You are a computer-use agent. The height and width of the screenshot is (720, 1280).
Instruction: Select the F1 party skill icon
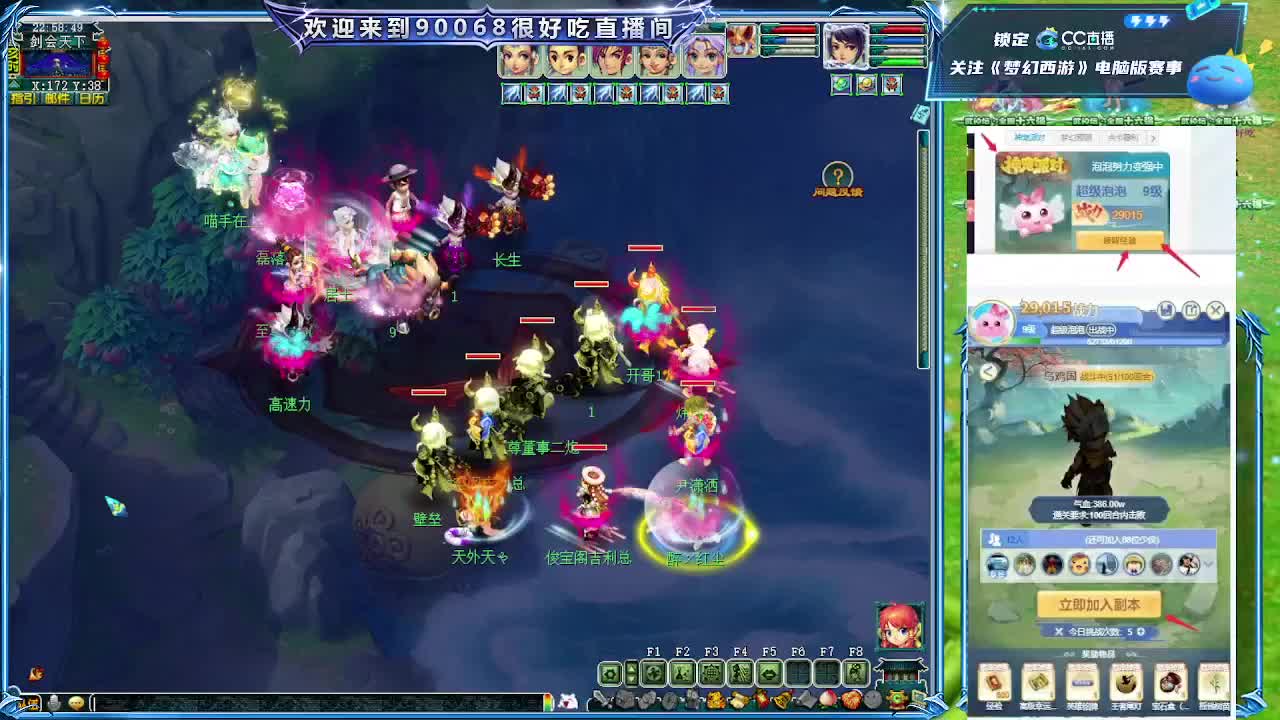(653, 673)
